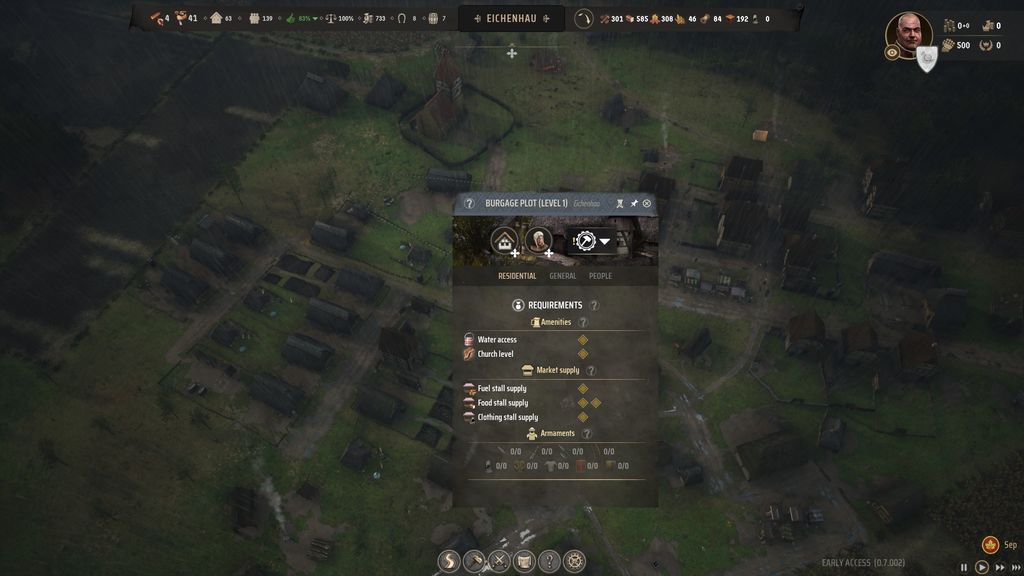Click the resident portrait with plus sign
The image size is (1024, 576).
pos(538,241)
